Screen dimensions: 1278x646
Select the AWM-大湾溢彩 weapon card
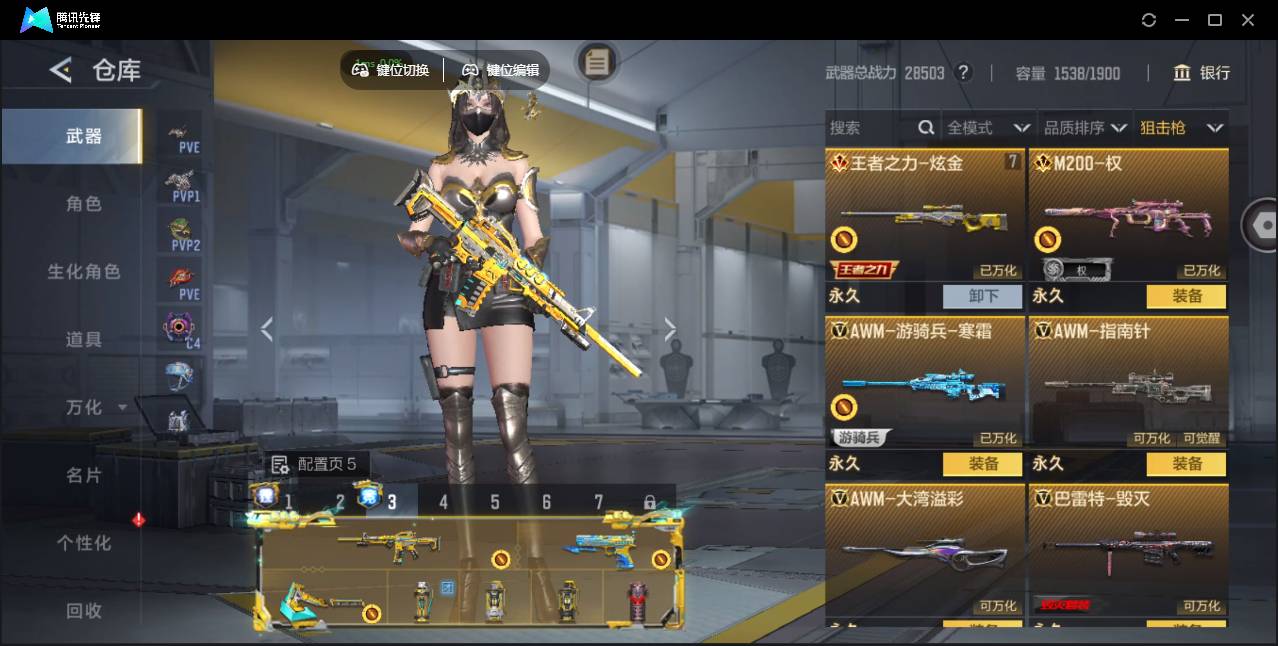coord(925,550)
